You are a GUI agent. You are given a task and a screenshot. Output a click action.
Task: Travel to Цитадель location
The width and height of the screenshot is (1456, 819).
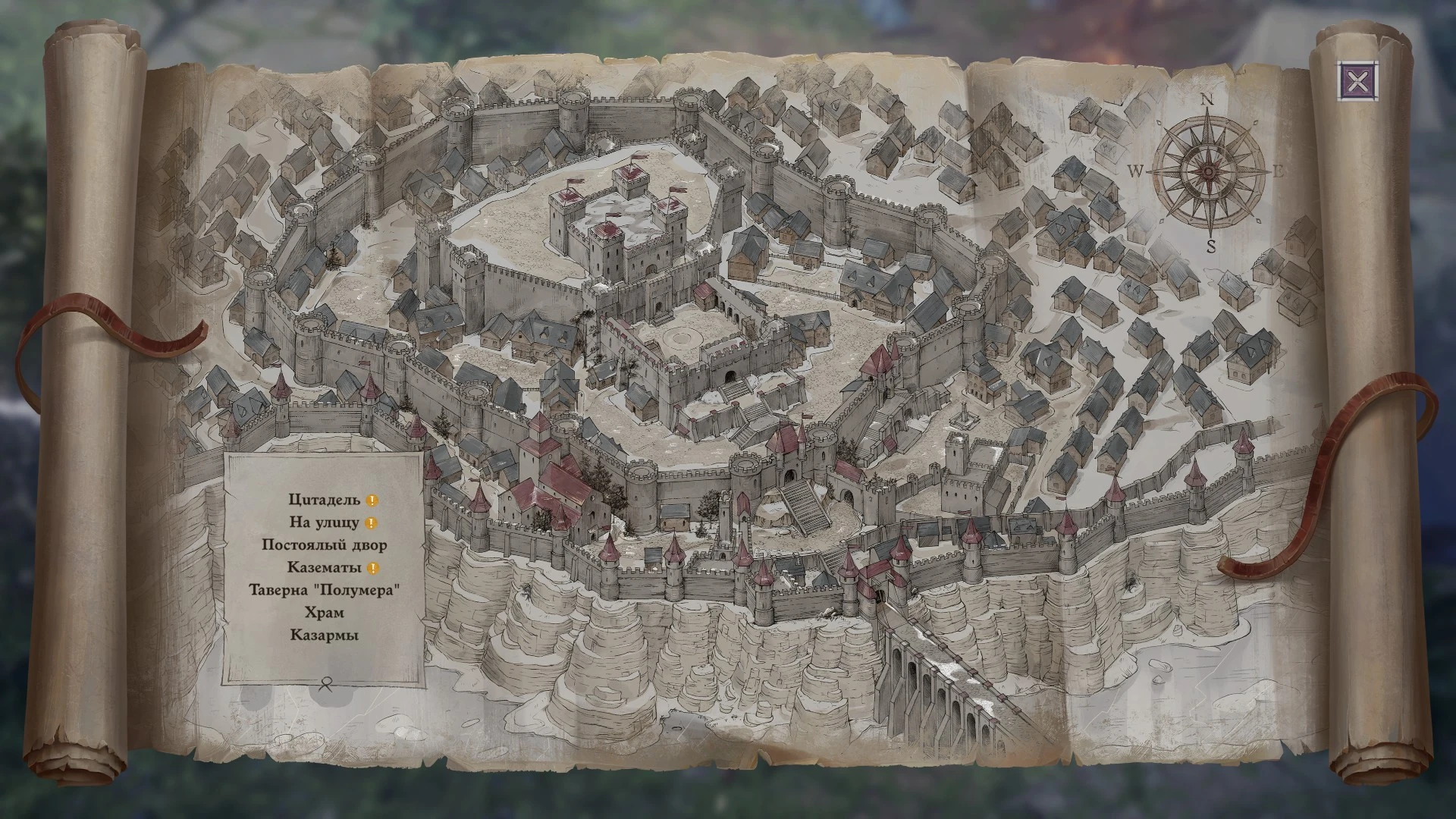[324, 500]
